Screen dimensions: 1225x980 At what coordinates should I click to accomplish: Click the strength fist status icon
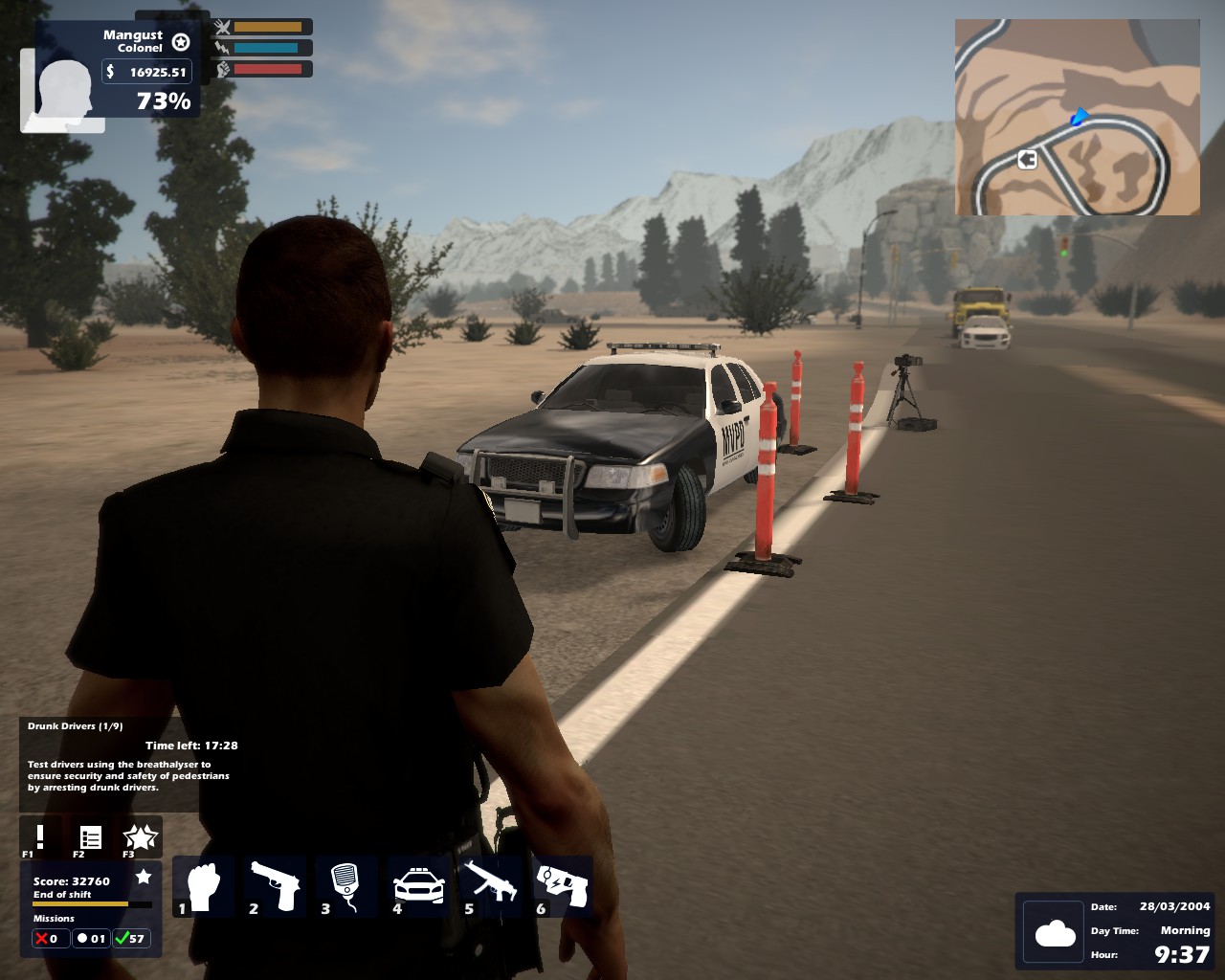point(222,68)
